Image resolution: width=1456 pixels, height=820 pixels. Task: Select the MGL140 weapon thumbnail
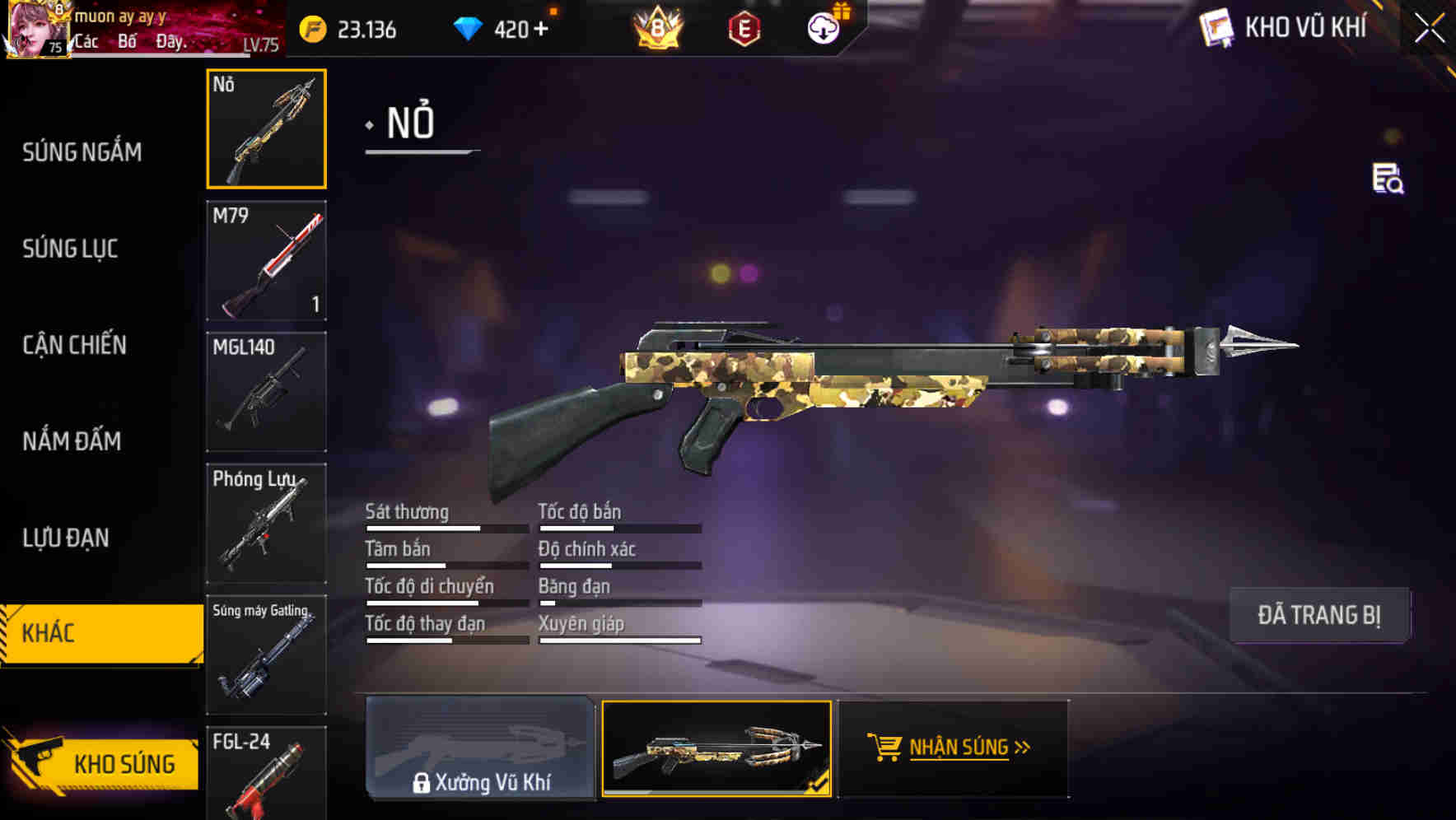(266, 391)
